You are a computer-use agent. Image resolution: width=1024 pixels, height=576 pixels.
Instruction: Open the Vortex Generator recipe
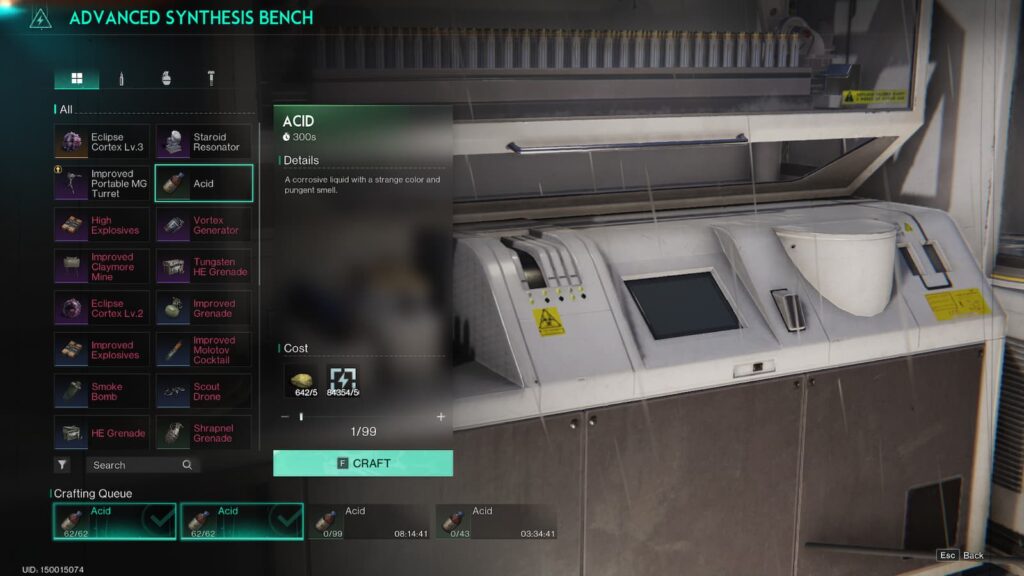[204, 225]
